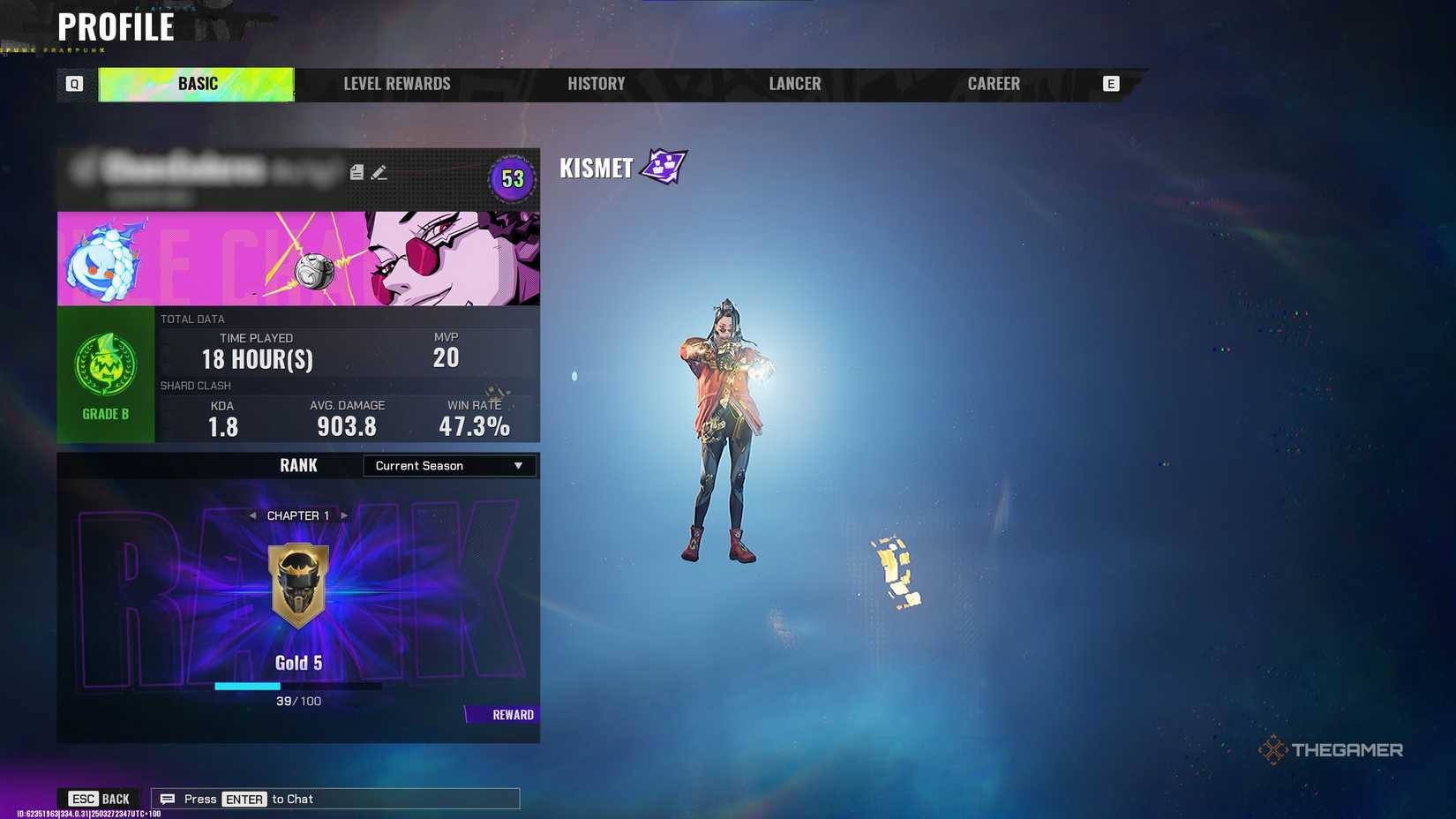Click the profile card copy icon
Screen dimensions: 1456x819
coord(356,172)
